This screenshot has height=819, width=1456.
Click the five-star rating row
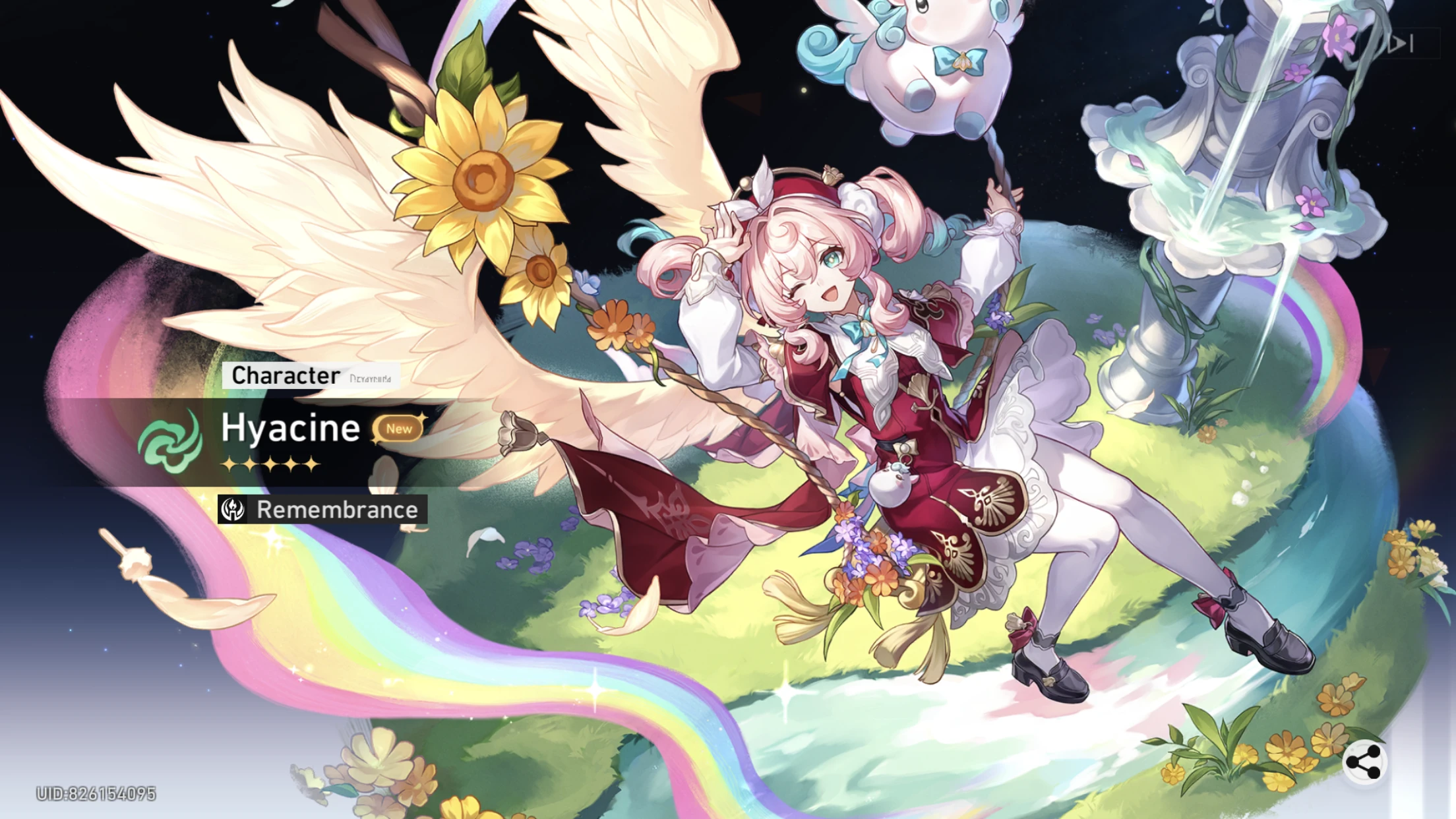point(270,464)
